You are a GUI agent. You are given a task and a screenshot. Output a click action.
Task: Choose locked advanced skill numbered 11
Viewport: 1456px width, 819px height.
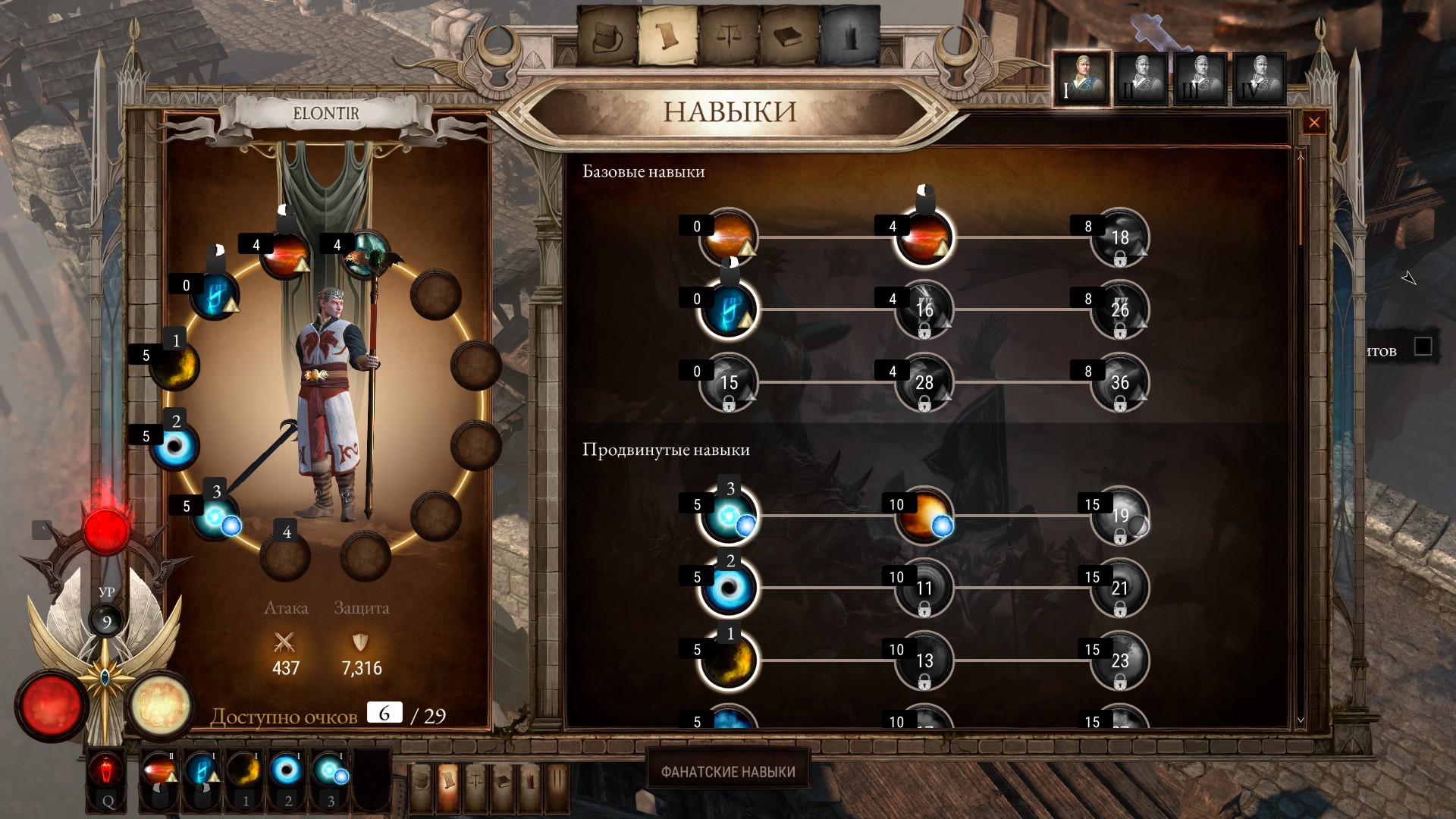point(924,588)
